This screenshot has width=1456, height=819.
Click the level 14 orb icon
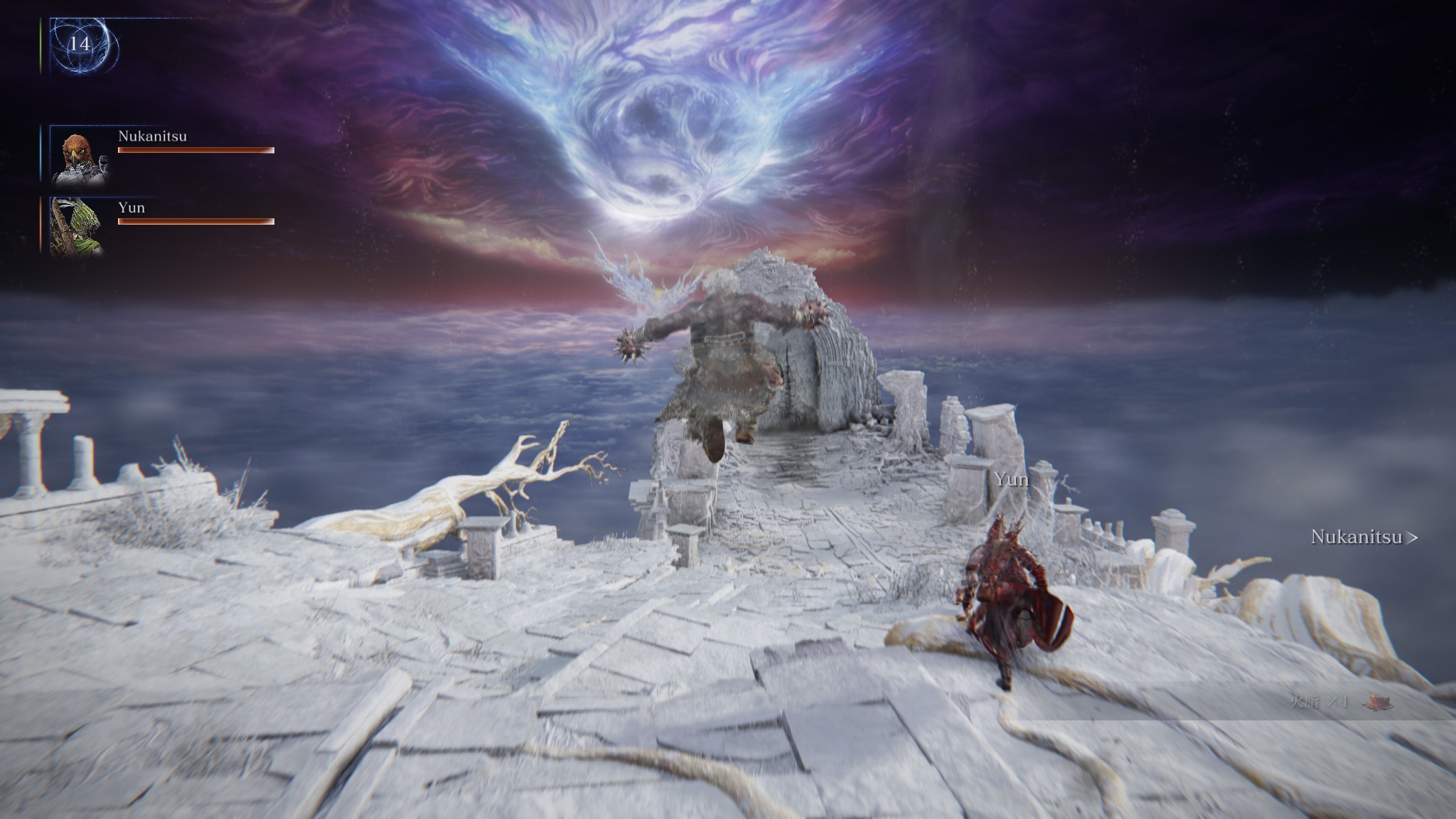tap(80, 45)
